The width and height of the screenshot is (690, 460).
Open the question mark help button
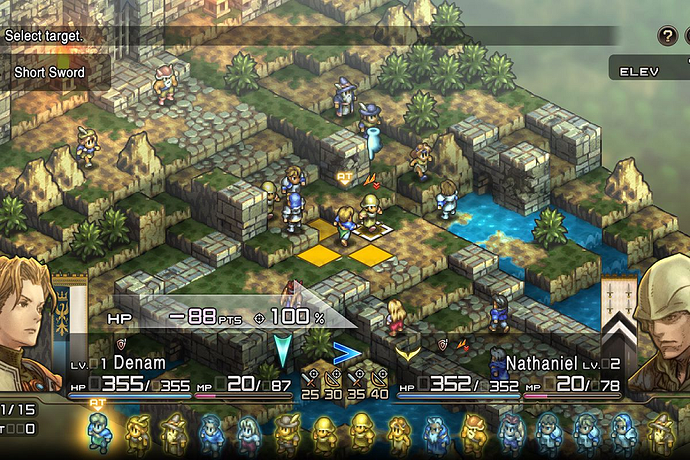(x=666, y=36)
